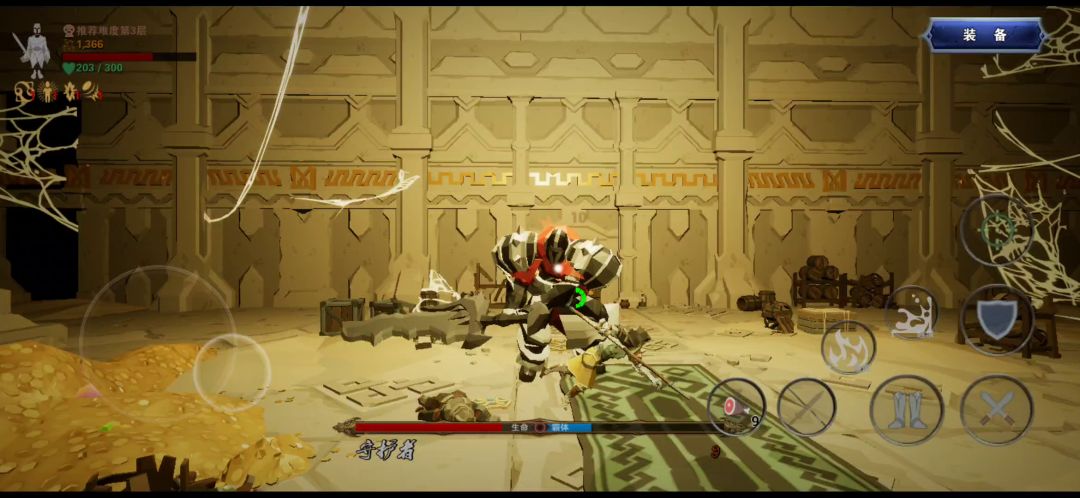Activate the armored boots dodge button

click(906, 410)
